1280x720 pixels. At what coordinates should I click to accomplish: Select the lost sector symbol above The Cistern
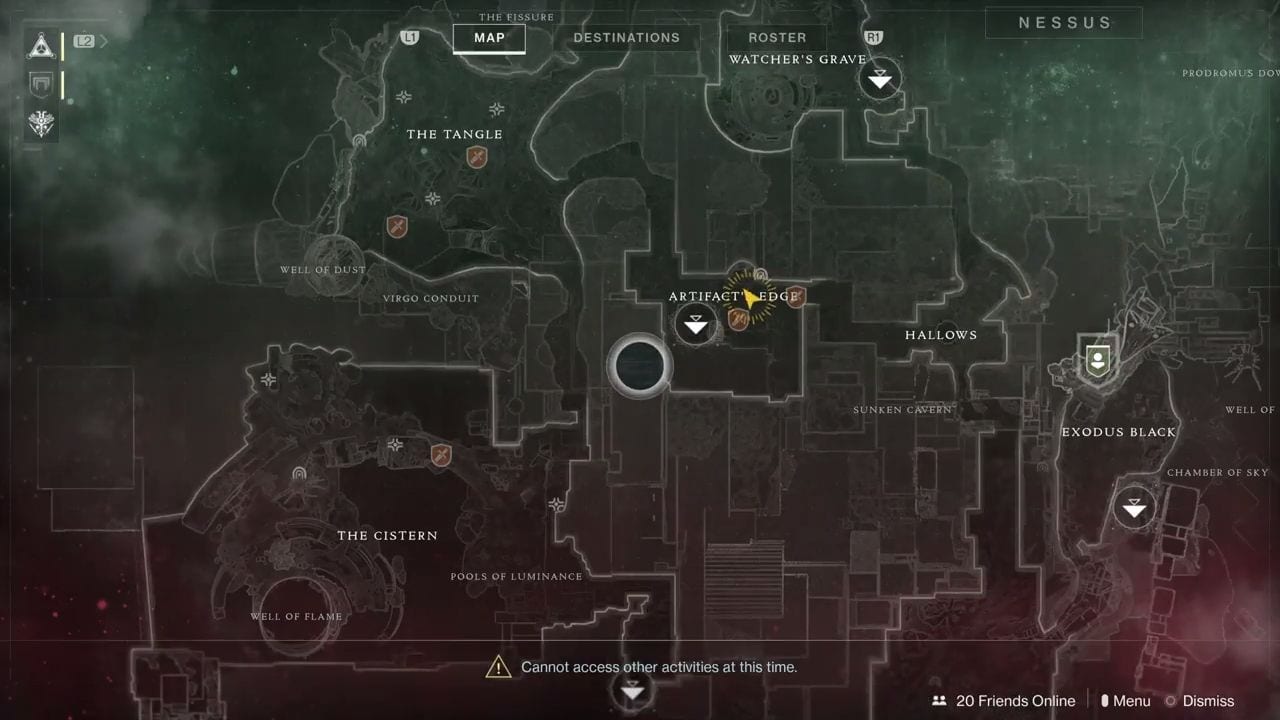coord(298,473)
